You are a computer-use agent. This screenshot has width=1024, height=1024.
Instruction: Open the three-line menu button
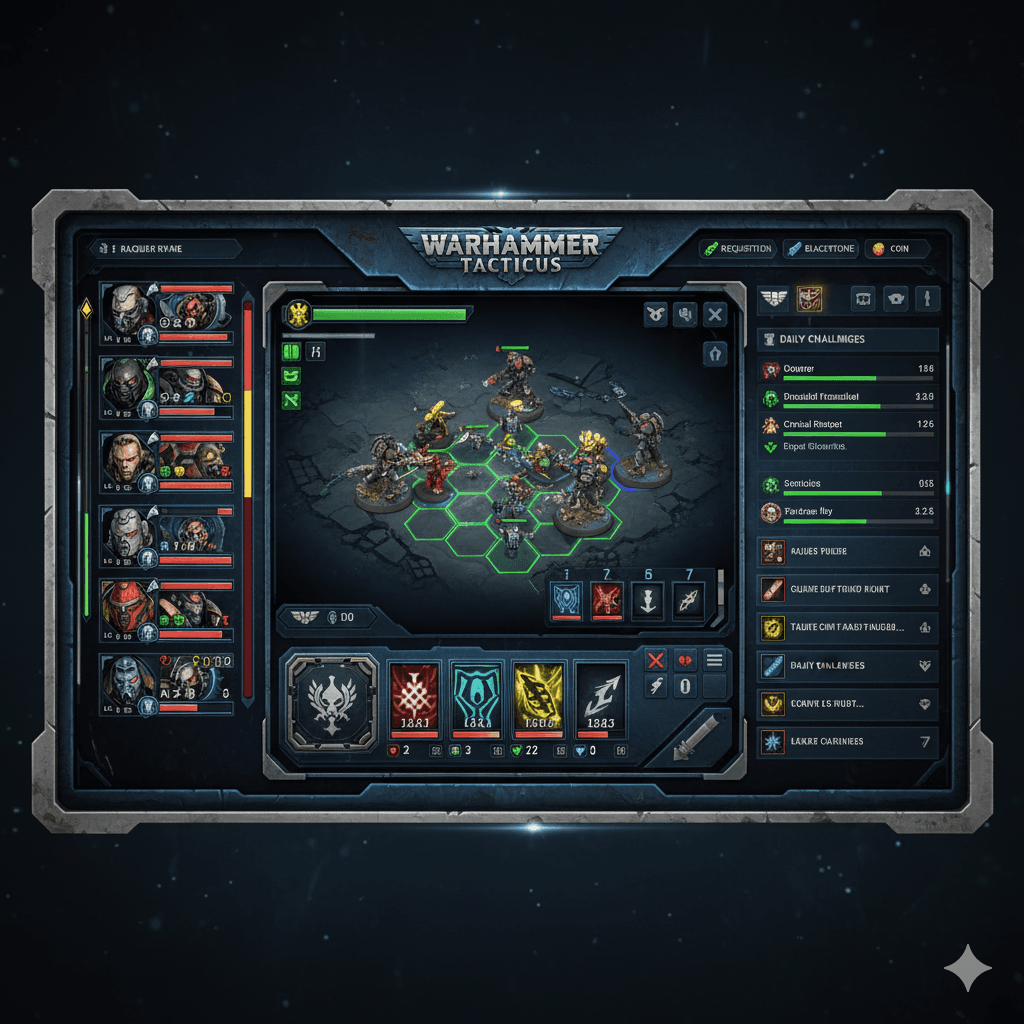click(714, 660)
